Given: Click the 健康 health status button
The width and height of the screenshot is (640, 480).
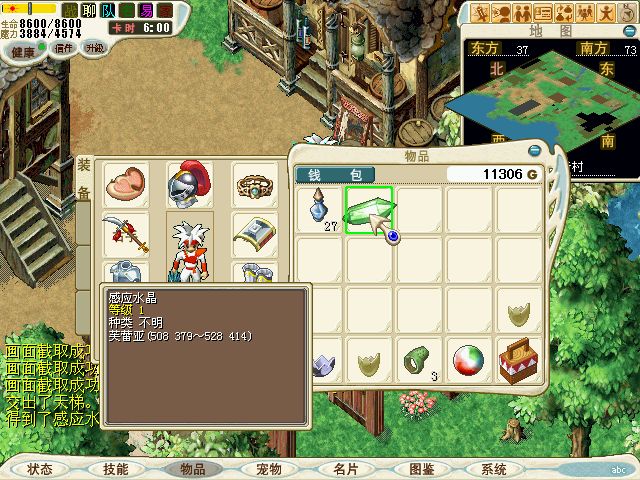Looking at the screenshot, I should [23, 47].
